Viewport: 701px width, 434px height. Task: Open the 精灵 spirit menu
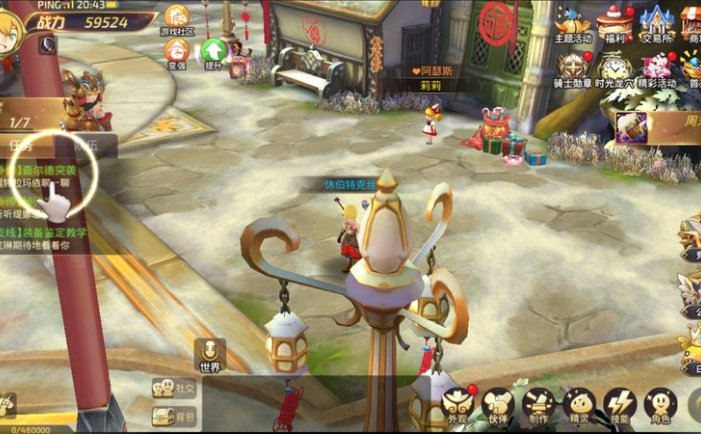pyautogui.click(x=579, y=405)
